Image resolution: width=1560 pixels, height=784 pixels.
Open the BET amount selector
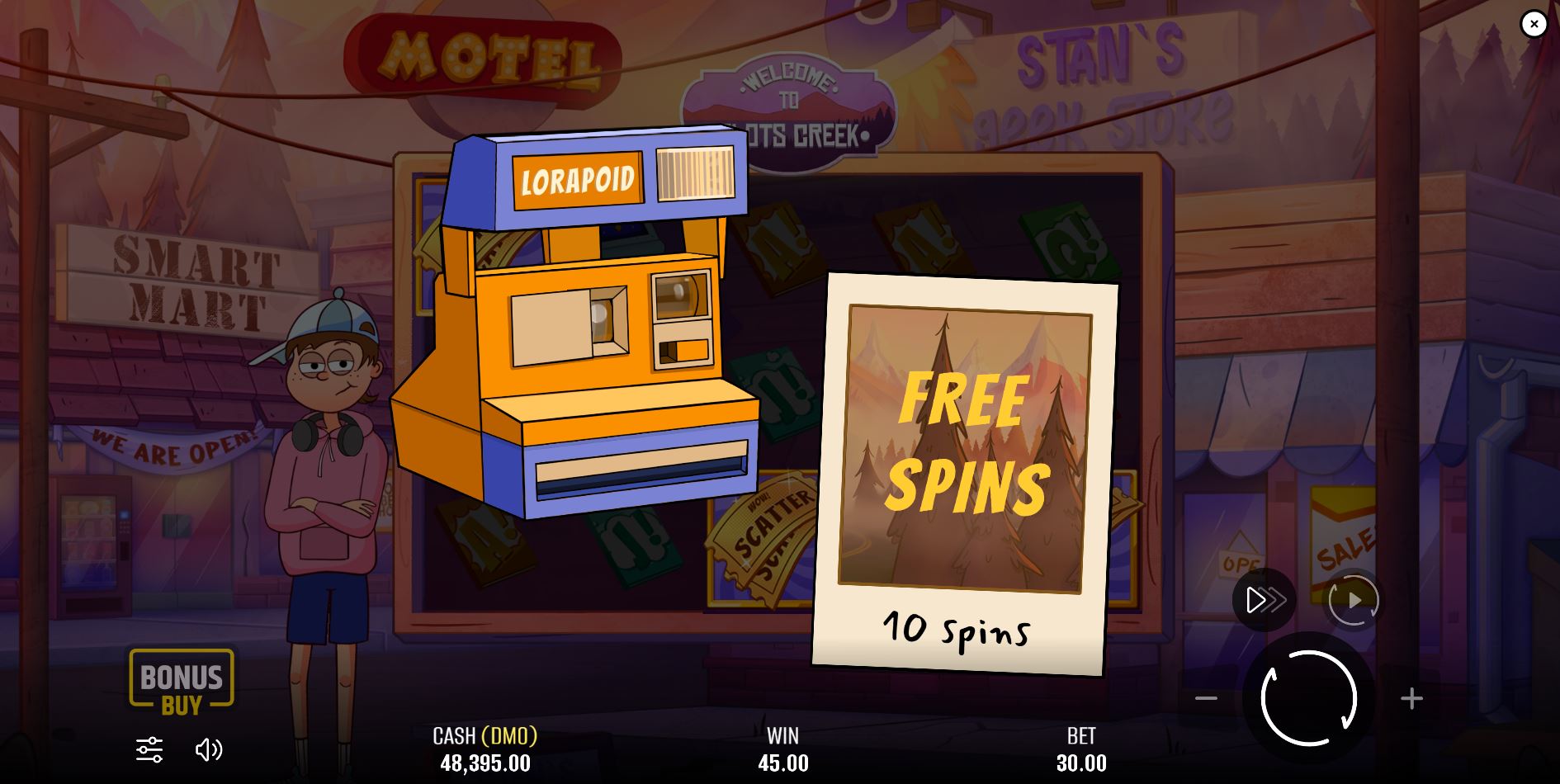tap(1083, 749)
